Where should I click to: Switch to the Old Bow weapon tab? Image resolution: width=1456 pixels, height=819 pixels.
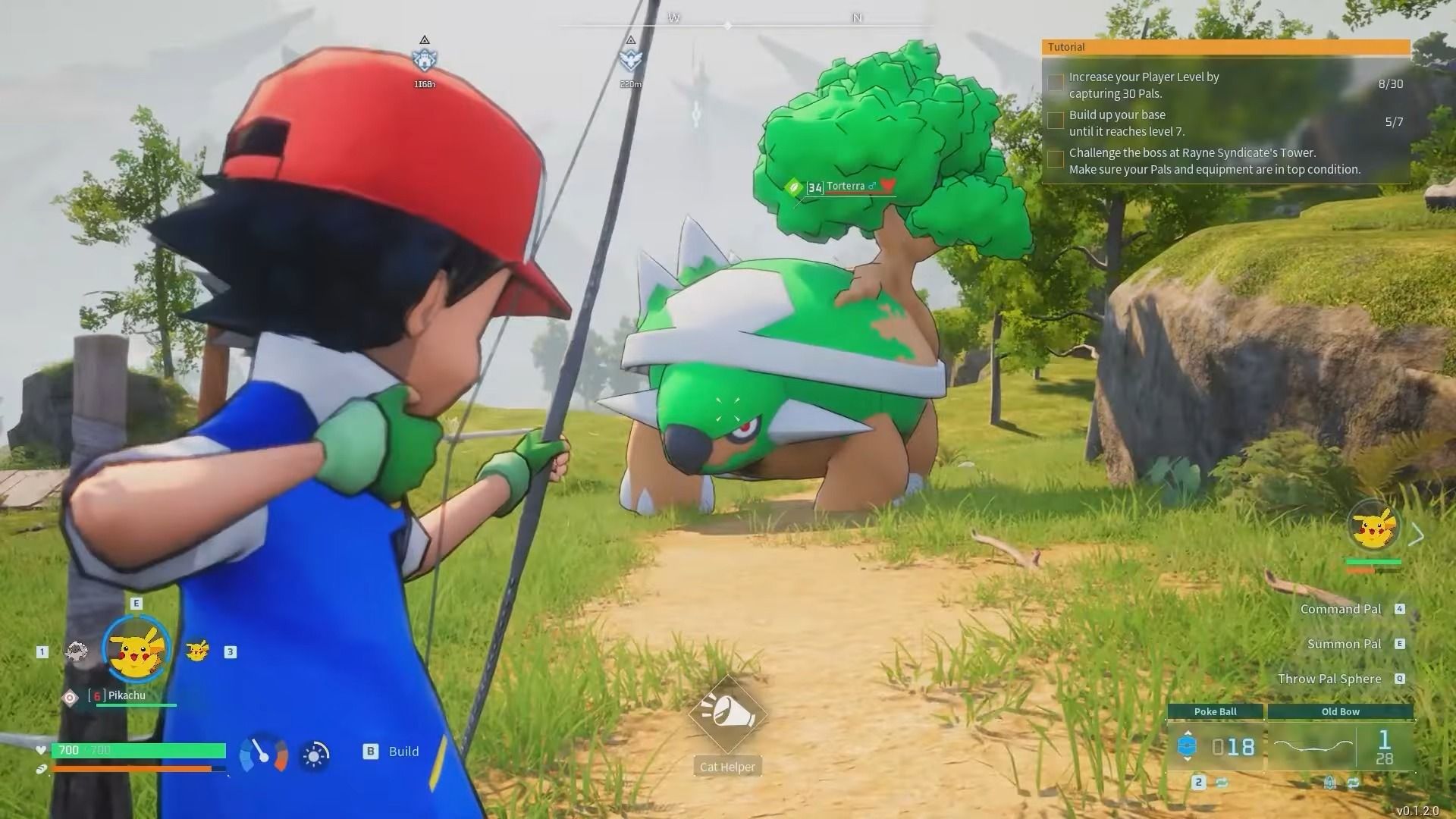1341,711
